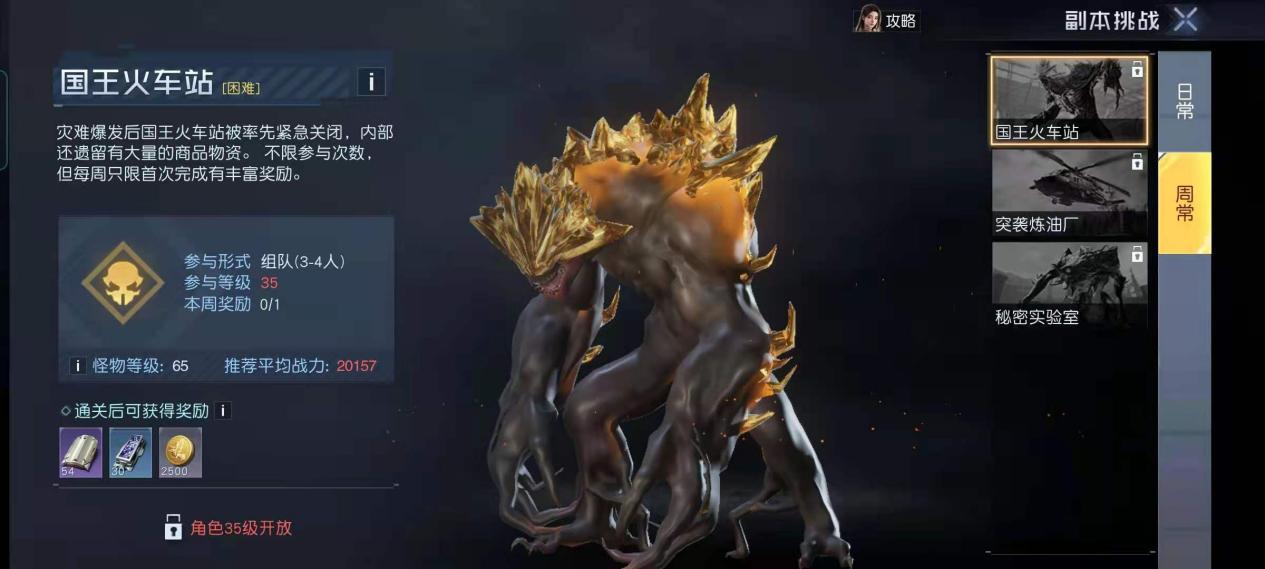This screenshot has height=569, width=1265.
Task: Switch to the 日常 daily tab
Action: click(x=1184, y=101)
